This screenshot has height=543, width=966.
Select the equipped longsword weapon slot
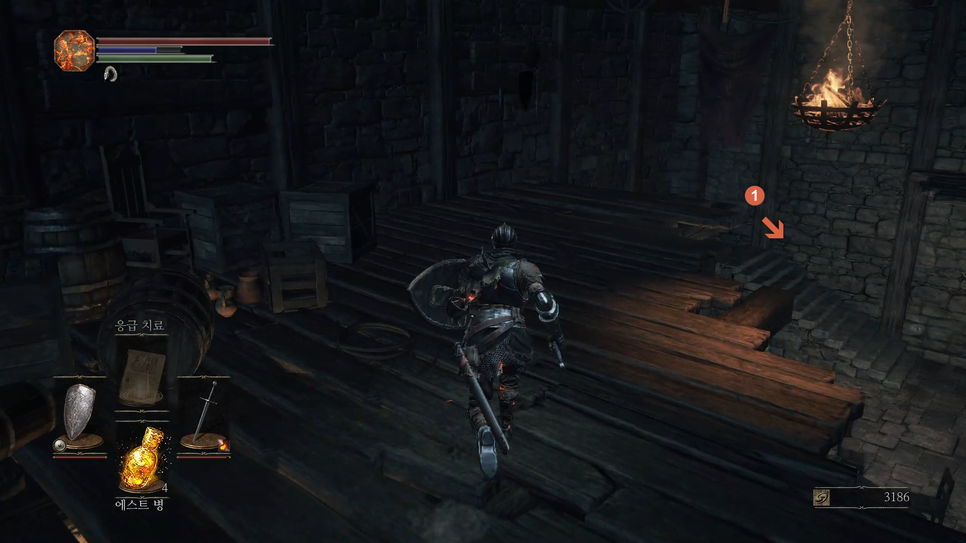point(205,415)
